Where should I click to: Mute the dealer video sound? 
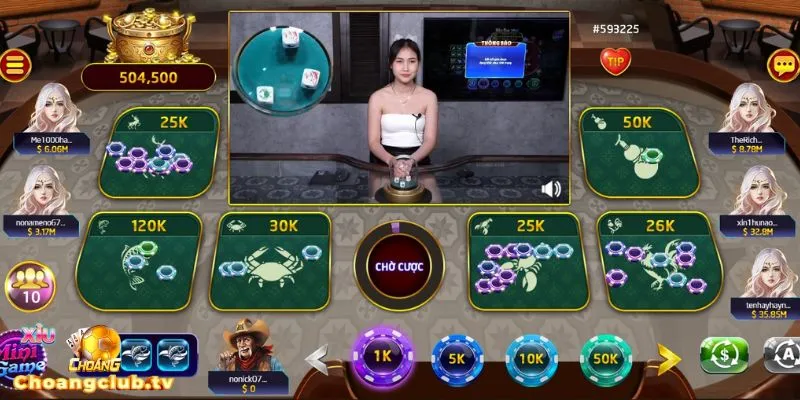(x=550, y=188)
